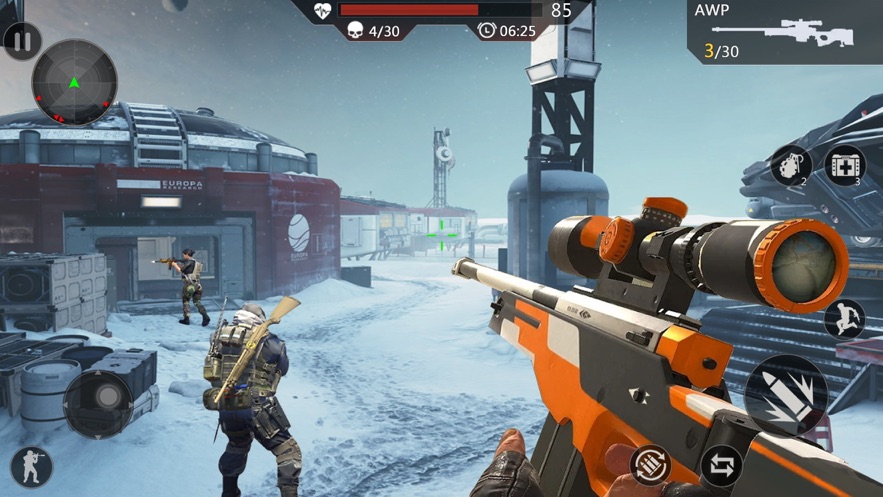This screenshot has width=883, height=497.
Task: Select the AWP weapon panel
Action: 785,32
